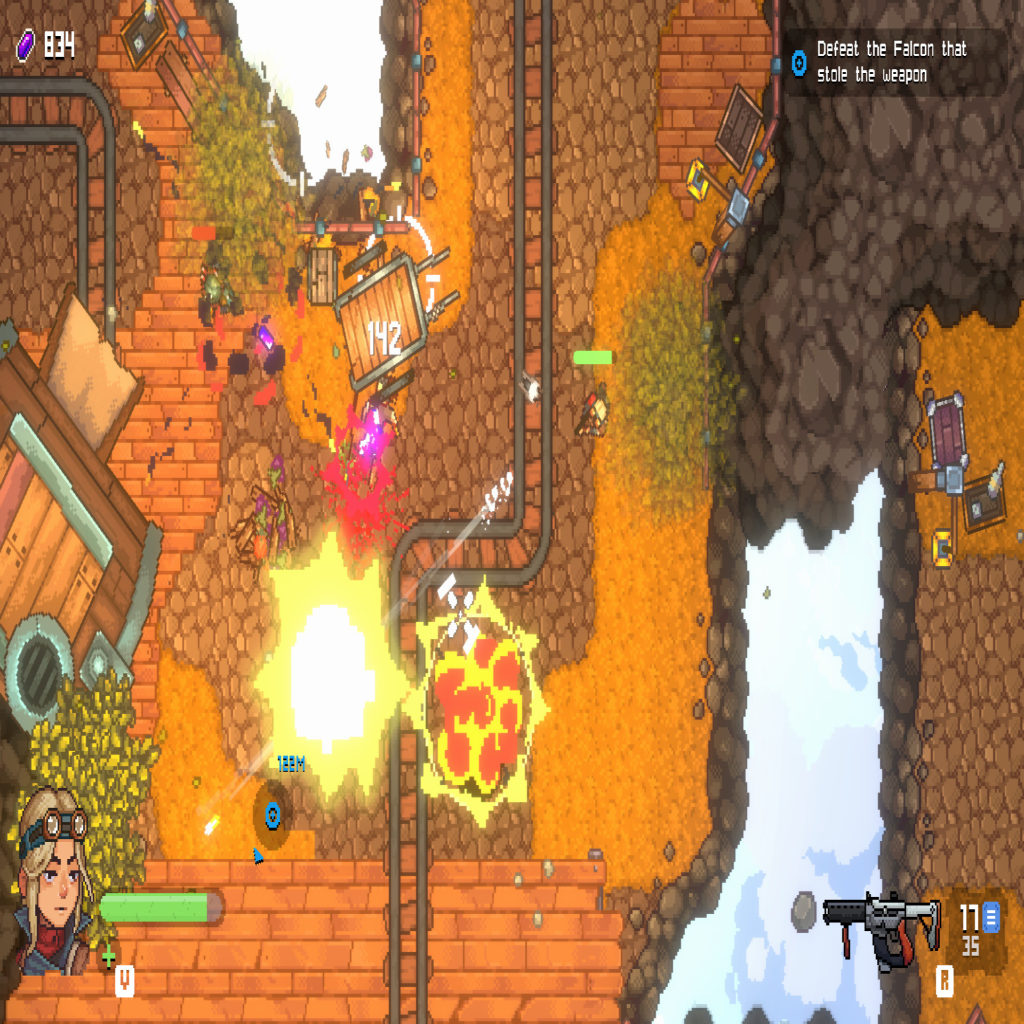Click the Falcon objective tracker text
1024x1024 pixels.
pyautogui.click(x=891, y=62)
